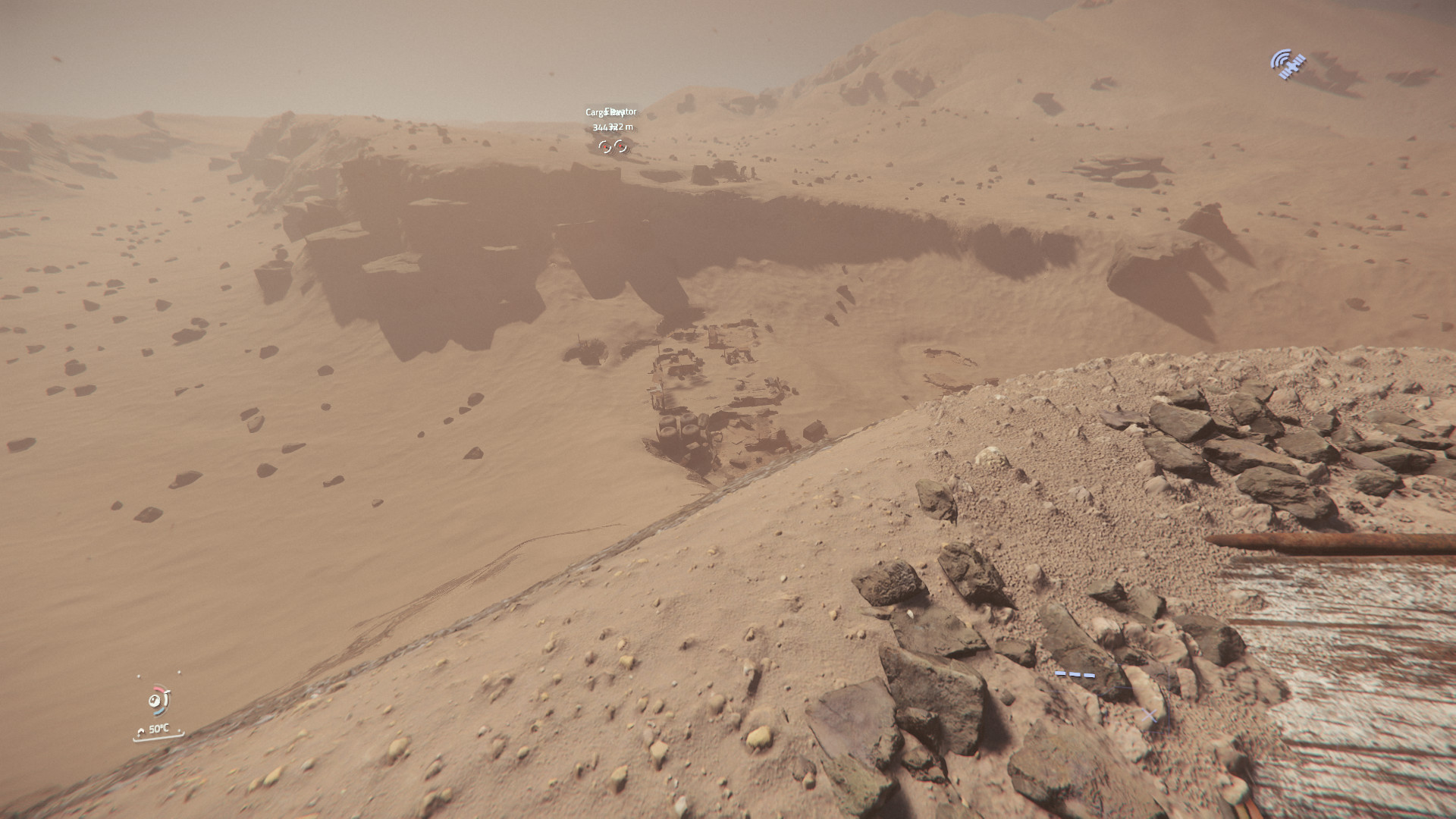
Task: Select the Elevator waypoint marker
Action: [621, 146]
